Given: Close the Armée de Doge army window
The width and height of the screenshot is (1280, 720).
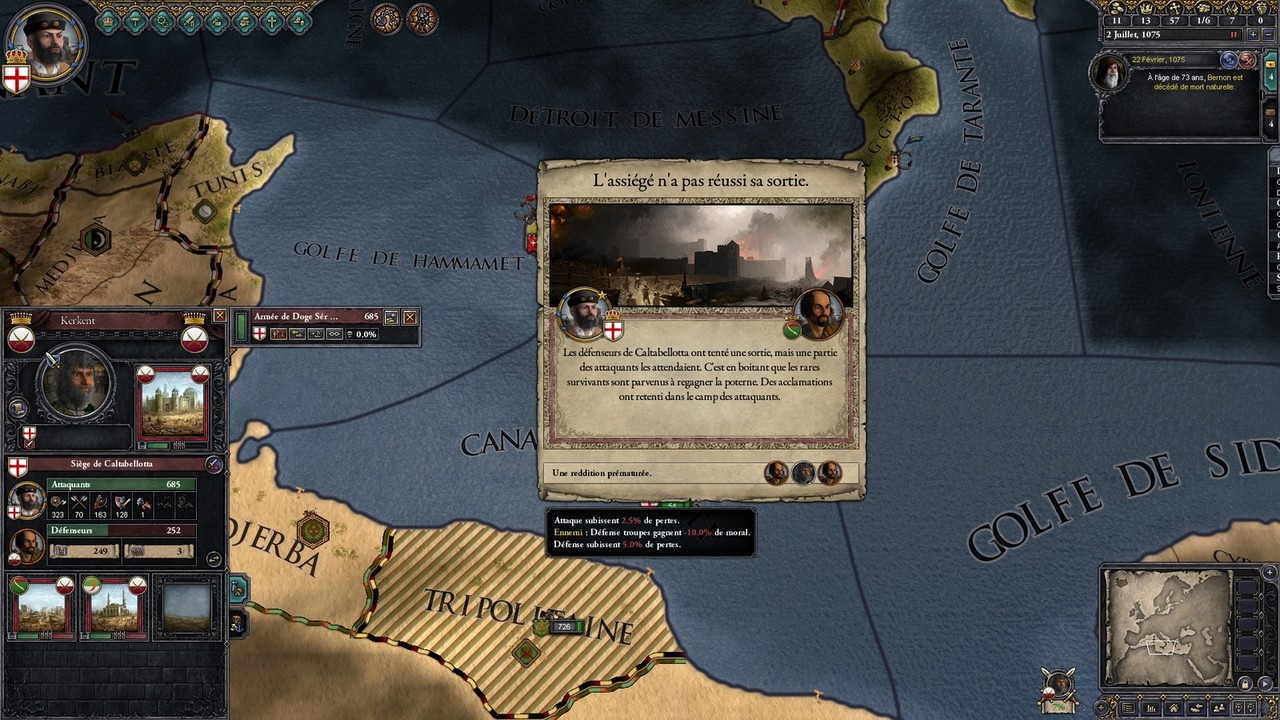Looking at the screenshot, I should point(409,317).
